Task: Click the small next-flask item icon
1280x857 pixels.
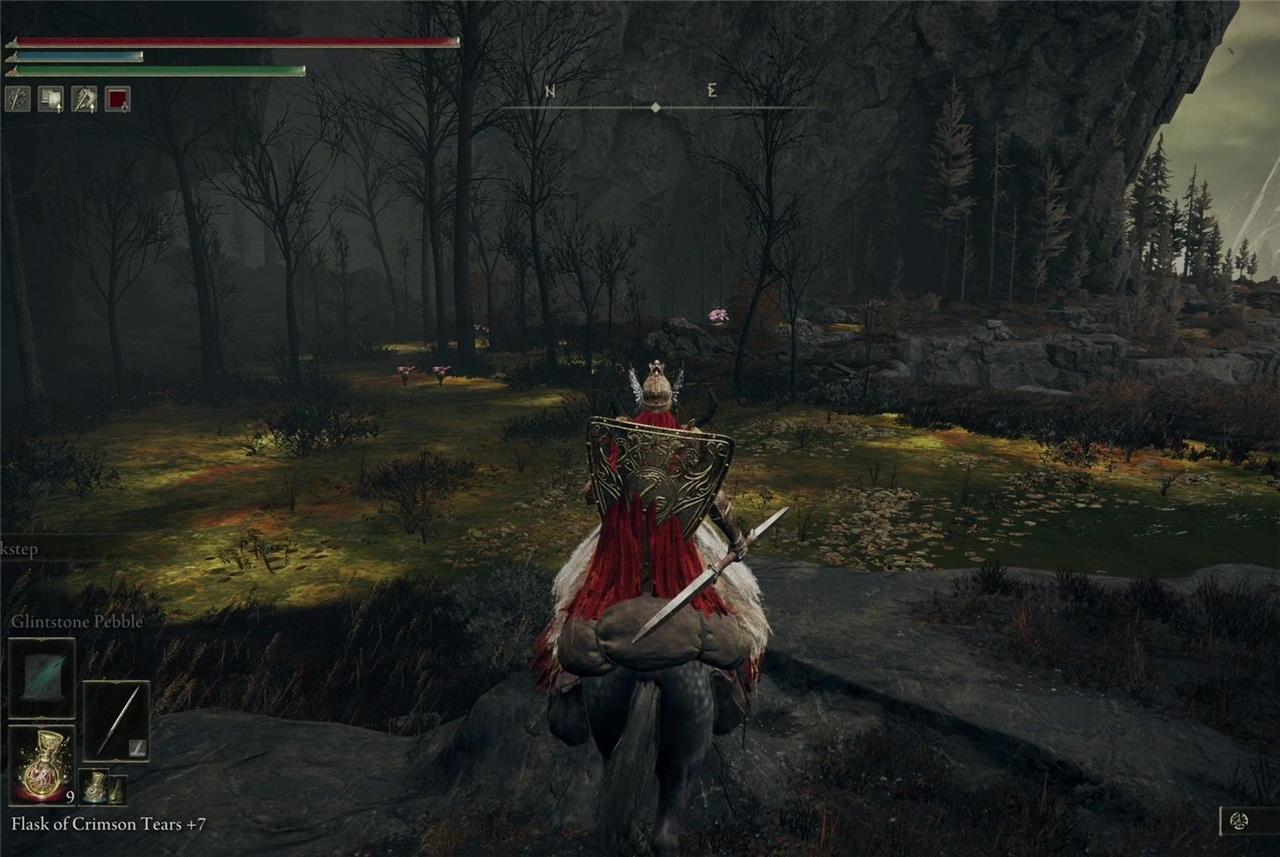Action: 96,788
